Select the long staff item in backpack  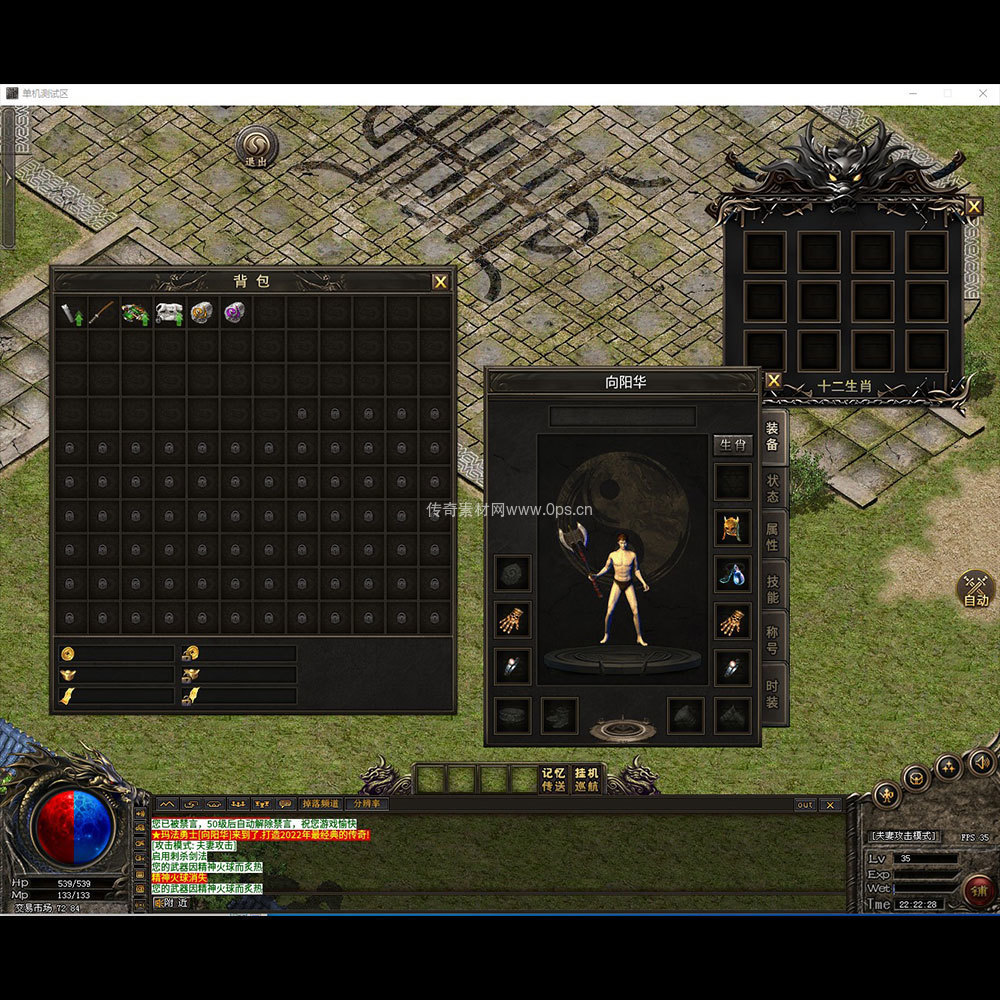point(104,313)
